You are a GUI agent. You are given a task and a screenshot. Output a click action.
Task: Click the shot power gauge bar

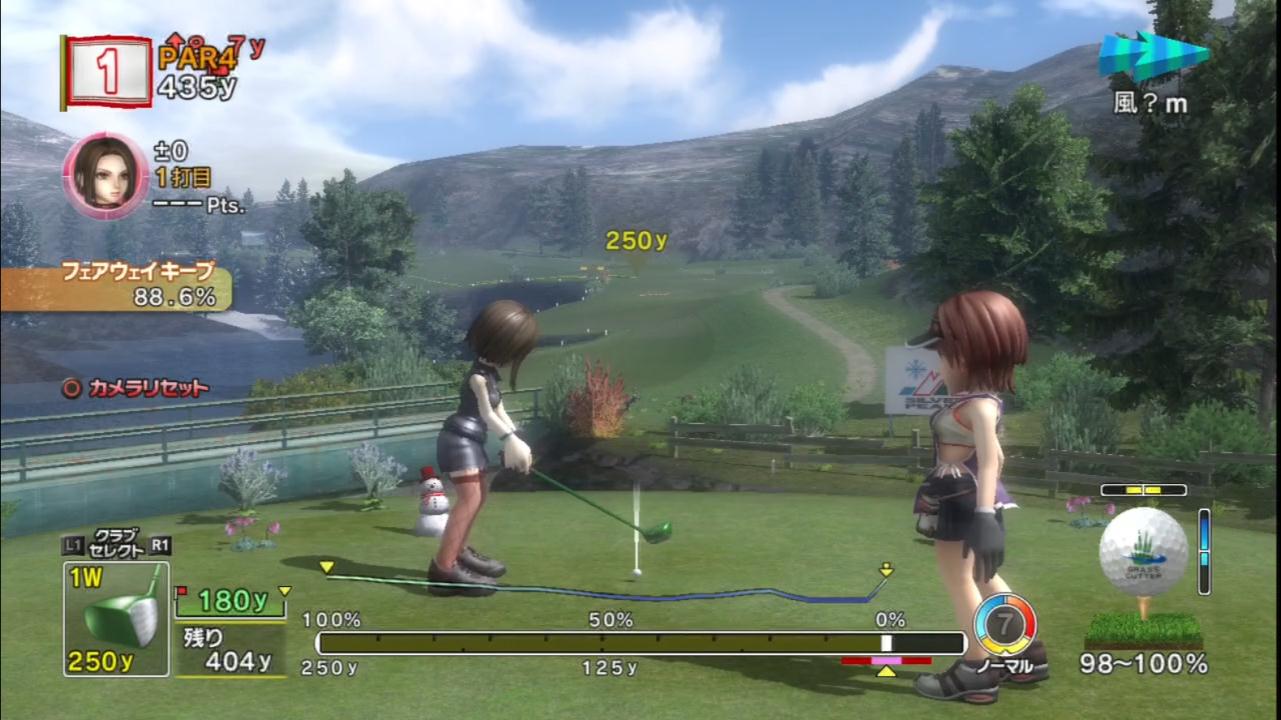point(640,643)
